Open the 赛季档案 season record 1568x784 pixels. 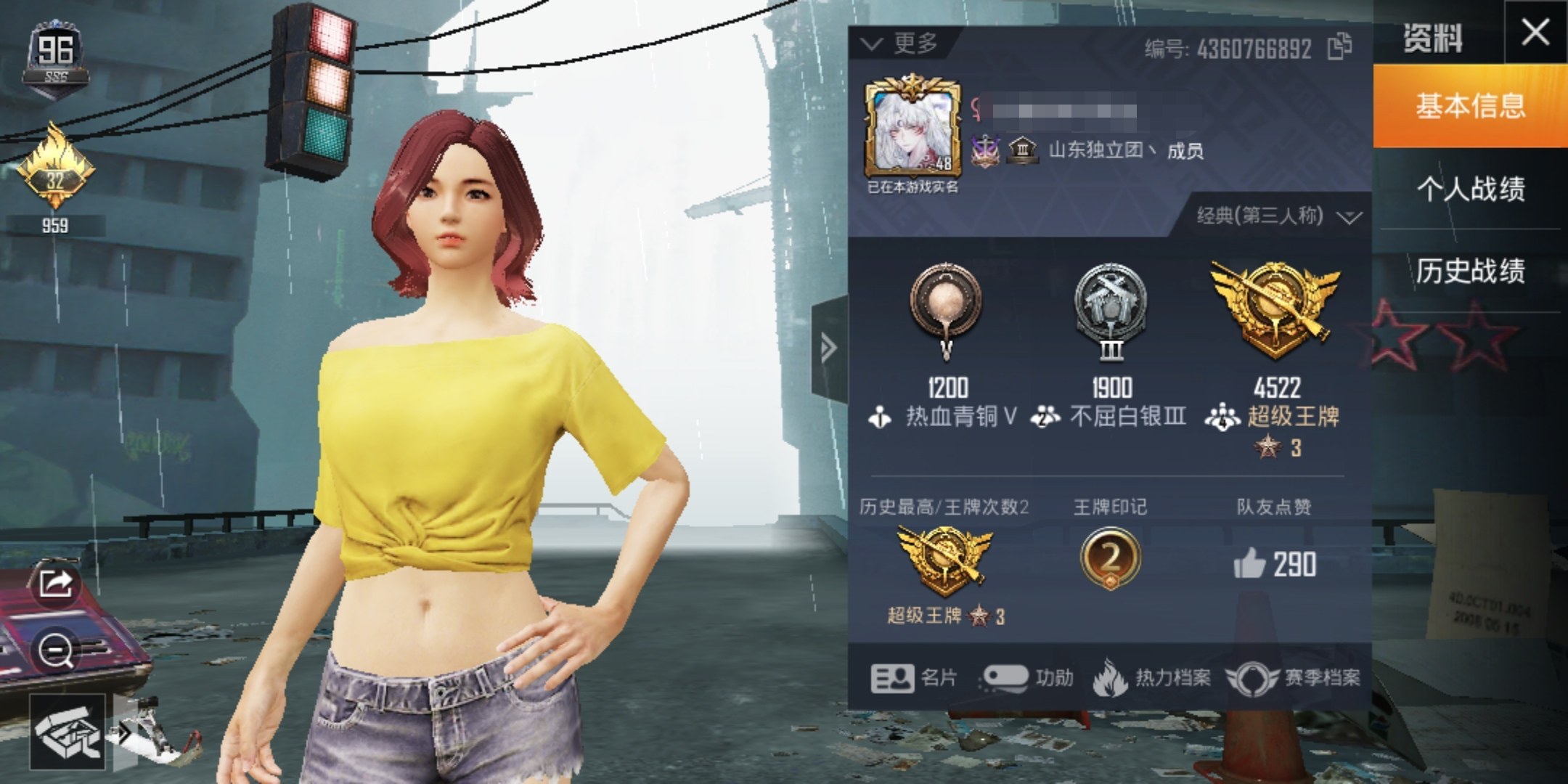point(1294,678)
